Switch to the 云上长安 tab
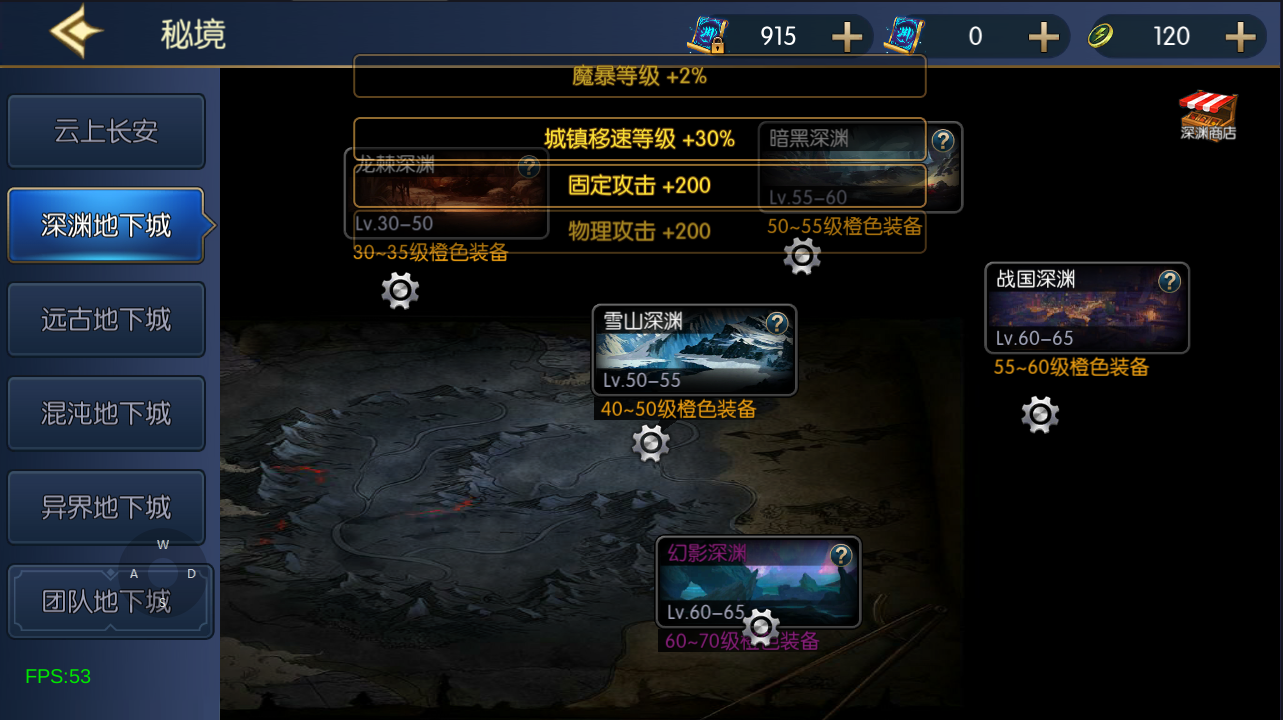Image resolution: width=1283 pixels, height=720 pixels. [106, 131]
